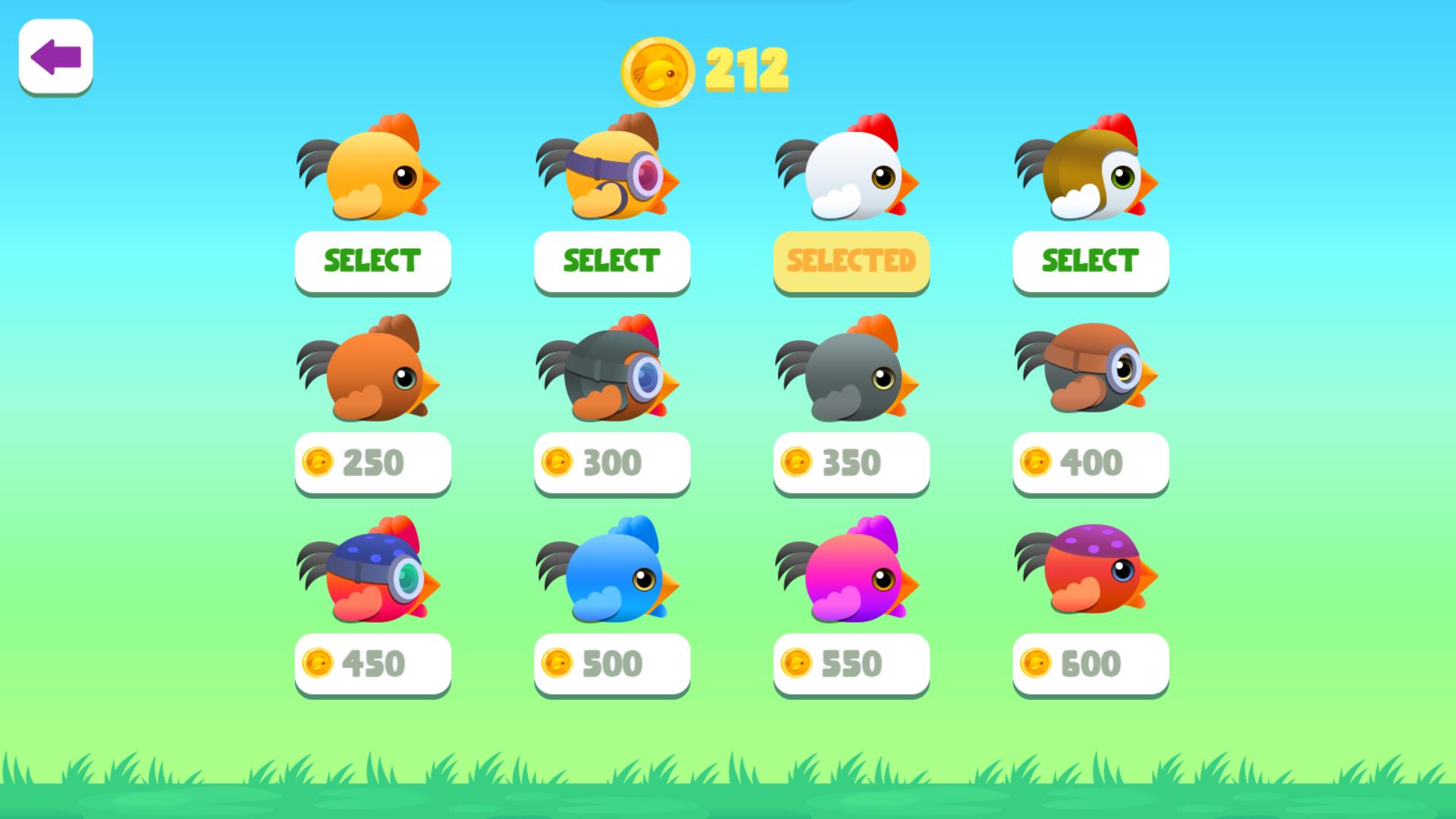Click the white rooster character
The width and height of the screenshot is (1456, 819).
849,174
